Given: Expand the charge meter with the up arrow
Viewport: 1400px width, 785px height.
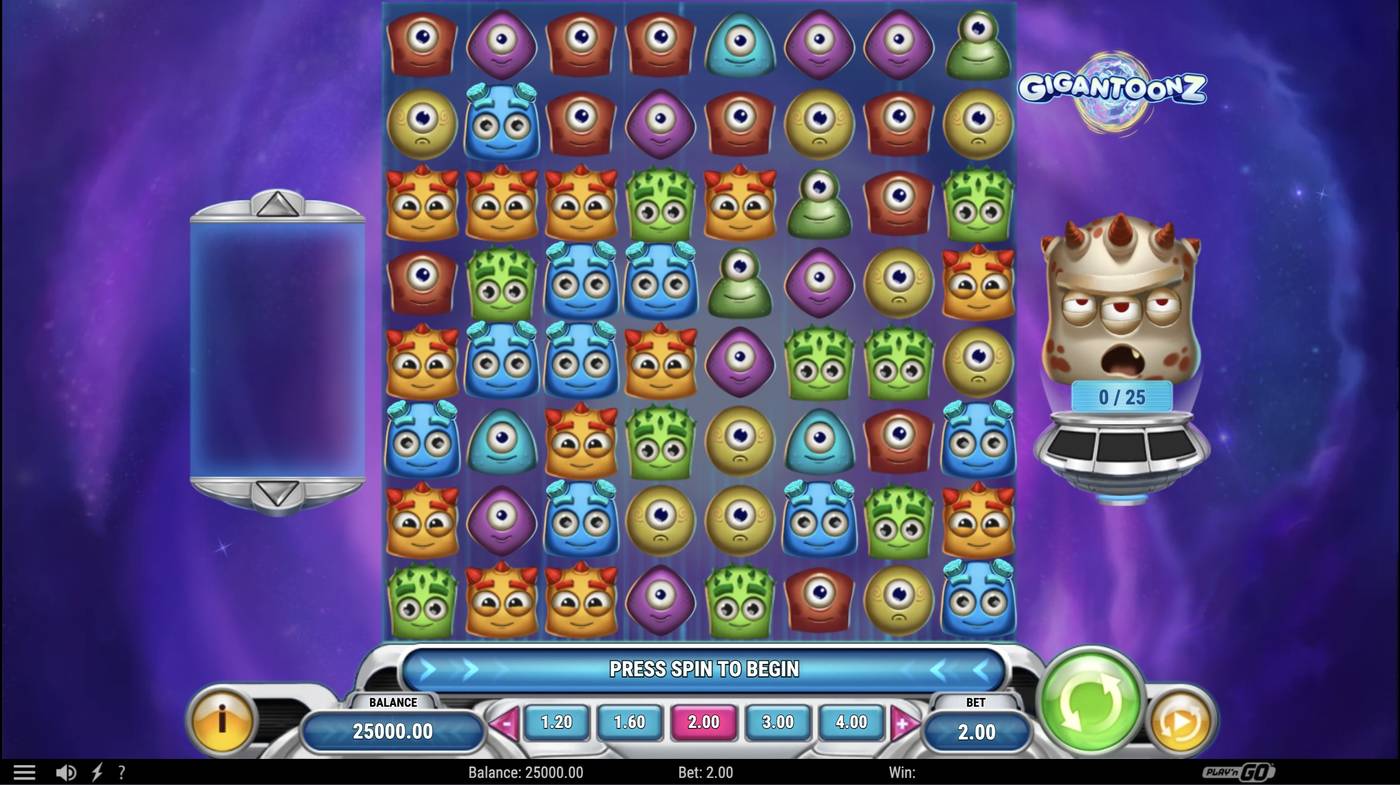Looking at the screenshot, I should 277,205.
